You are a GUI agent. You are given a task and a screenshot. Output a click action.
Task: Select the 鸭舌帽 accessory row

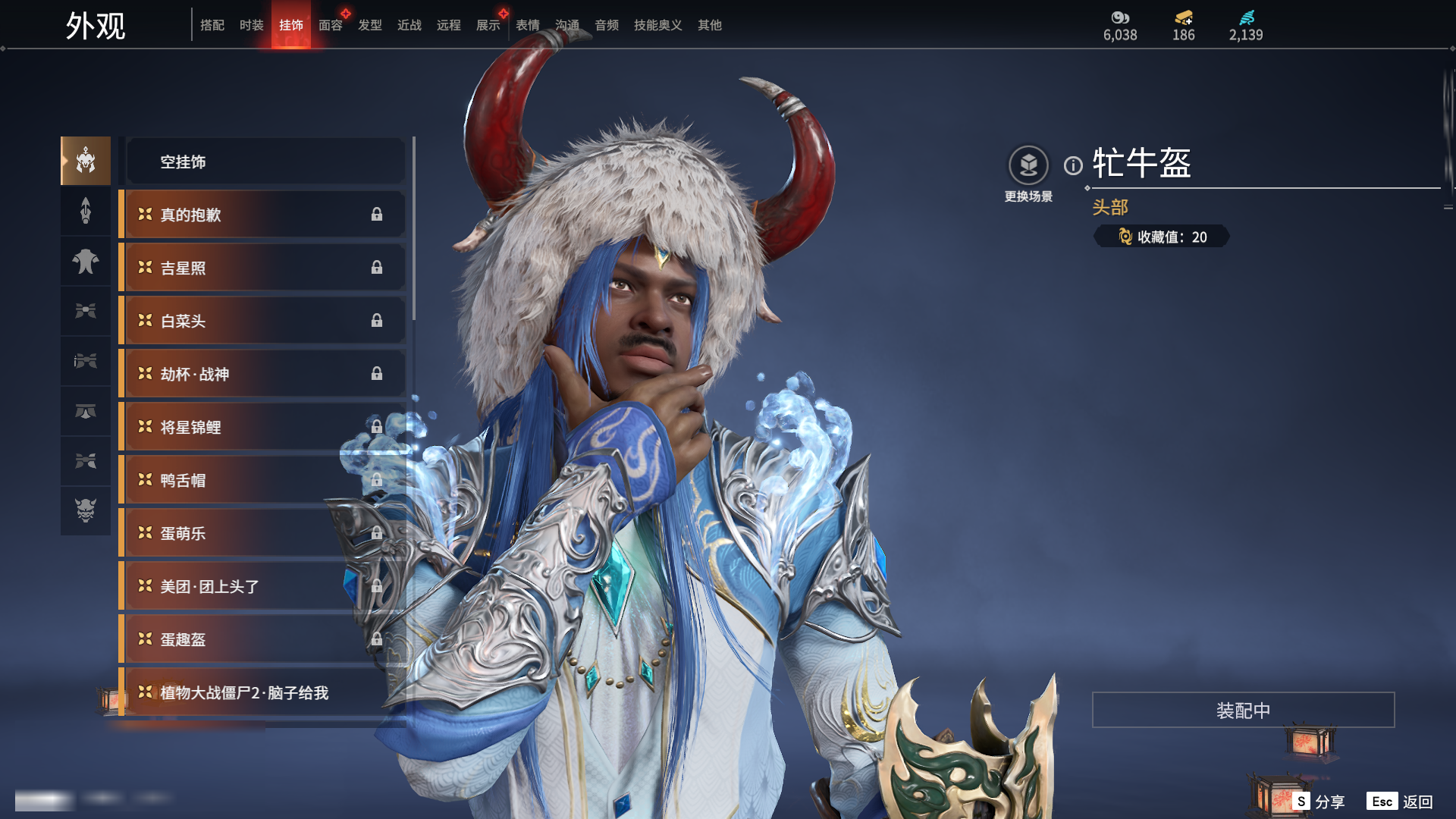click(262, 480)
